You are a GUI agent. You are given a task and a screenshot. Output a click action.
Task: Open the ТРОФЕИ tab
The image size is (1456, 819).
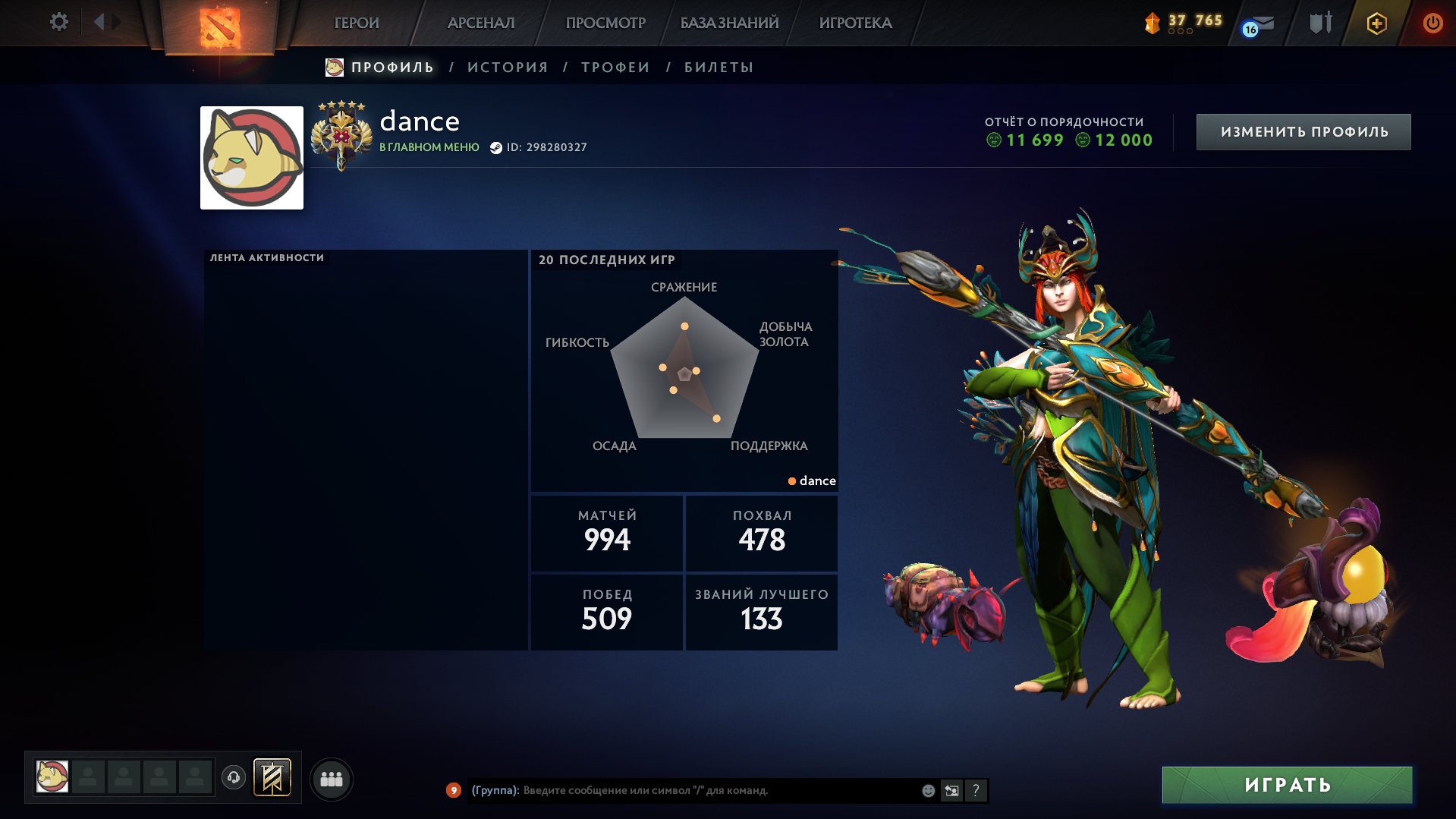[615, 68]
